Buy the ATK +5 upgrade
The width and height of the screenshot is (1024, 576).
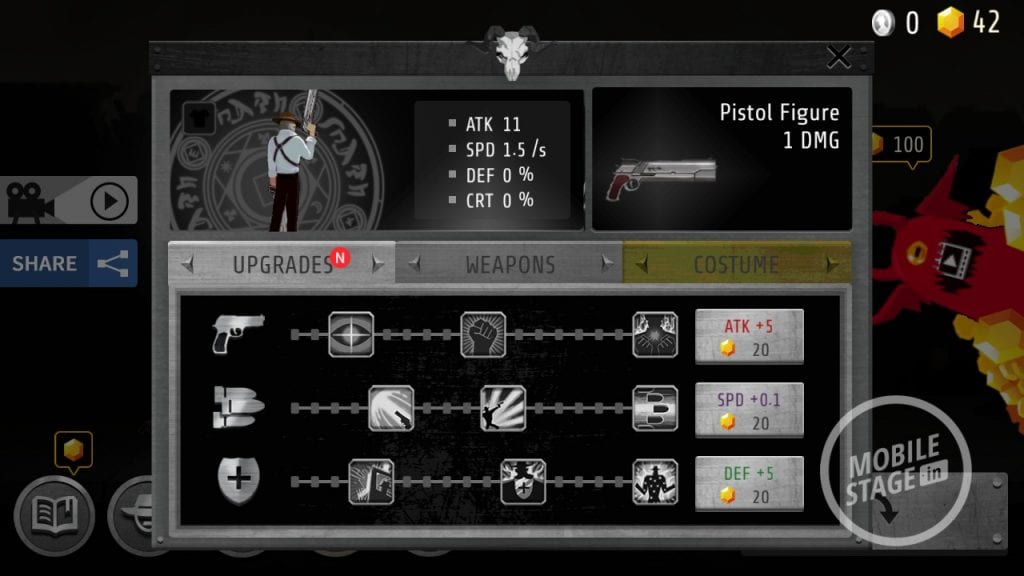coord(749,335)
